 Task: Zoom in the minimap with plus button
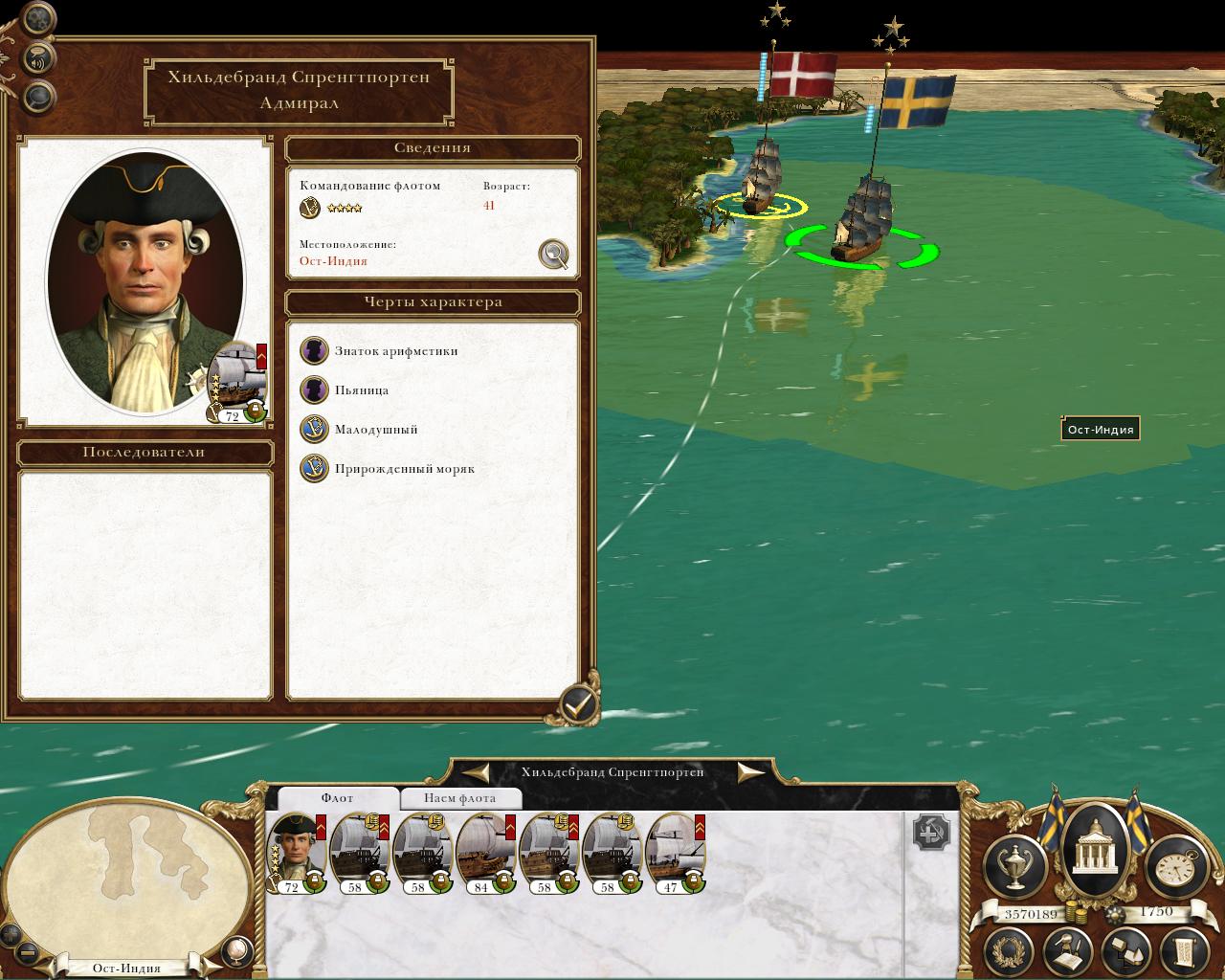point(11,935)
